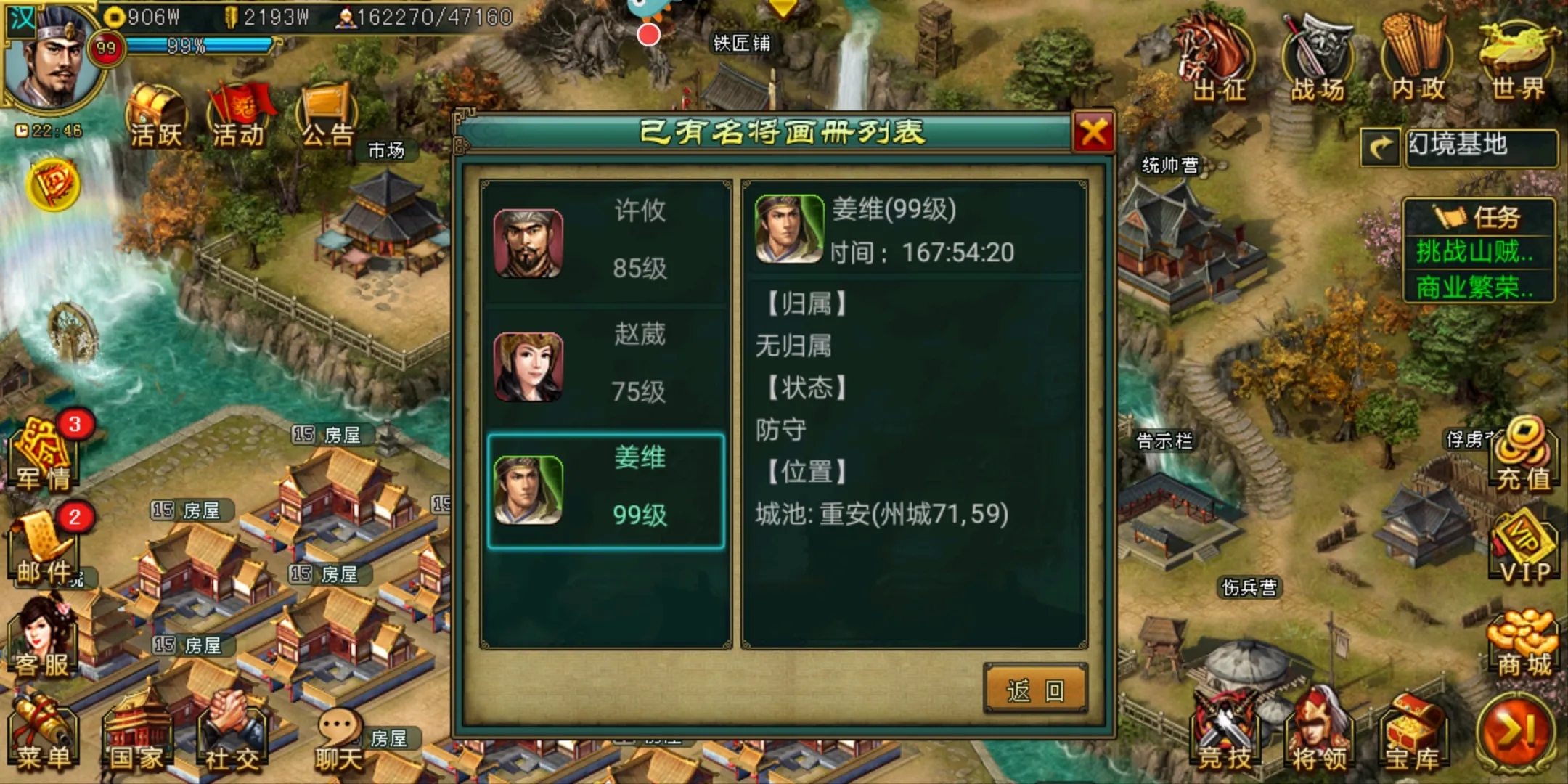Open the 充值 recharge coin icon
Screen dimensions: 1568x784
click(x=1523, y=457)
